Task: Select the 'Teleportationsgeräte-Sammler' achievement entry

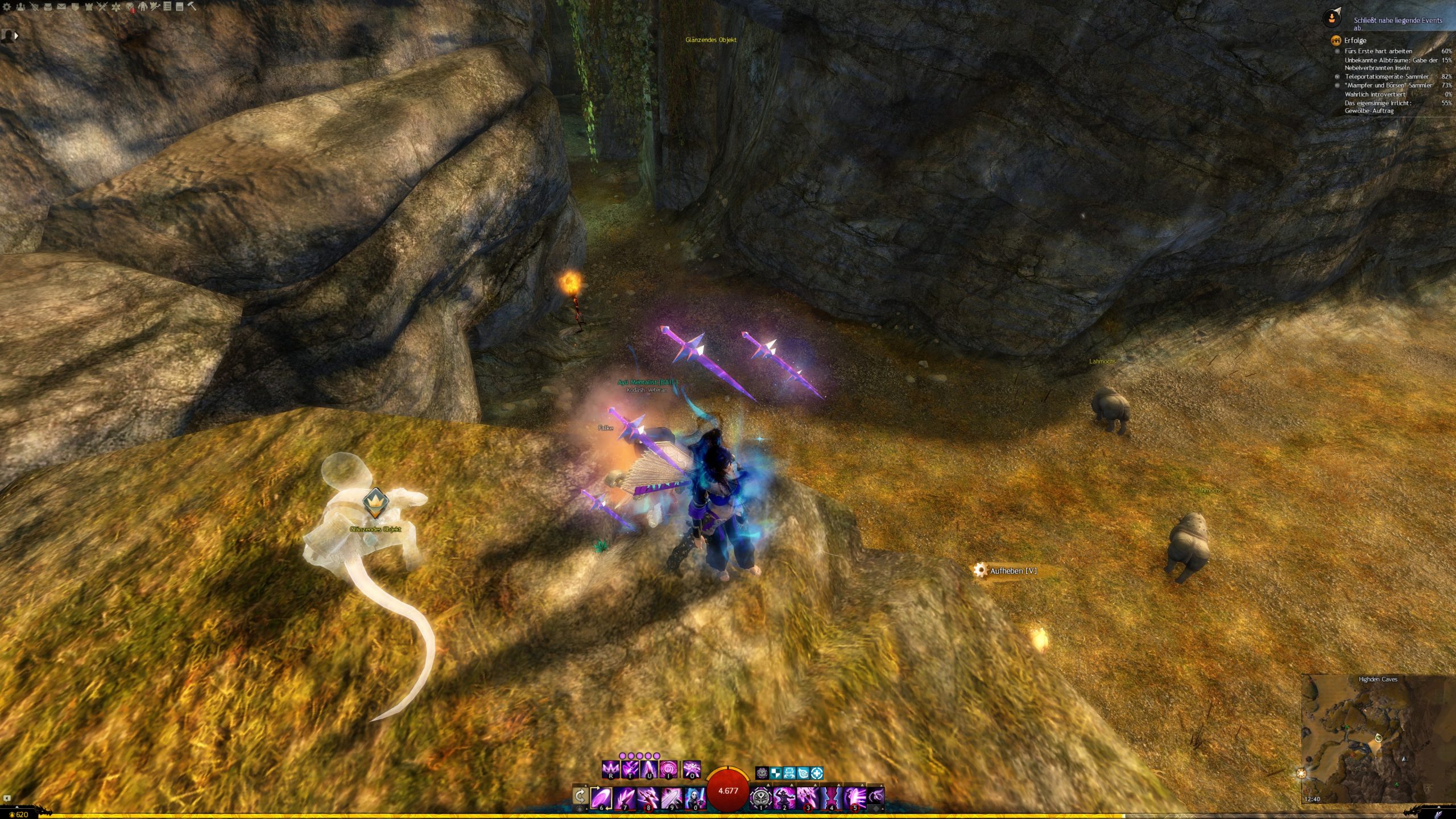Action: point(1386,77)
